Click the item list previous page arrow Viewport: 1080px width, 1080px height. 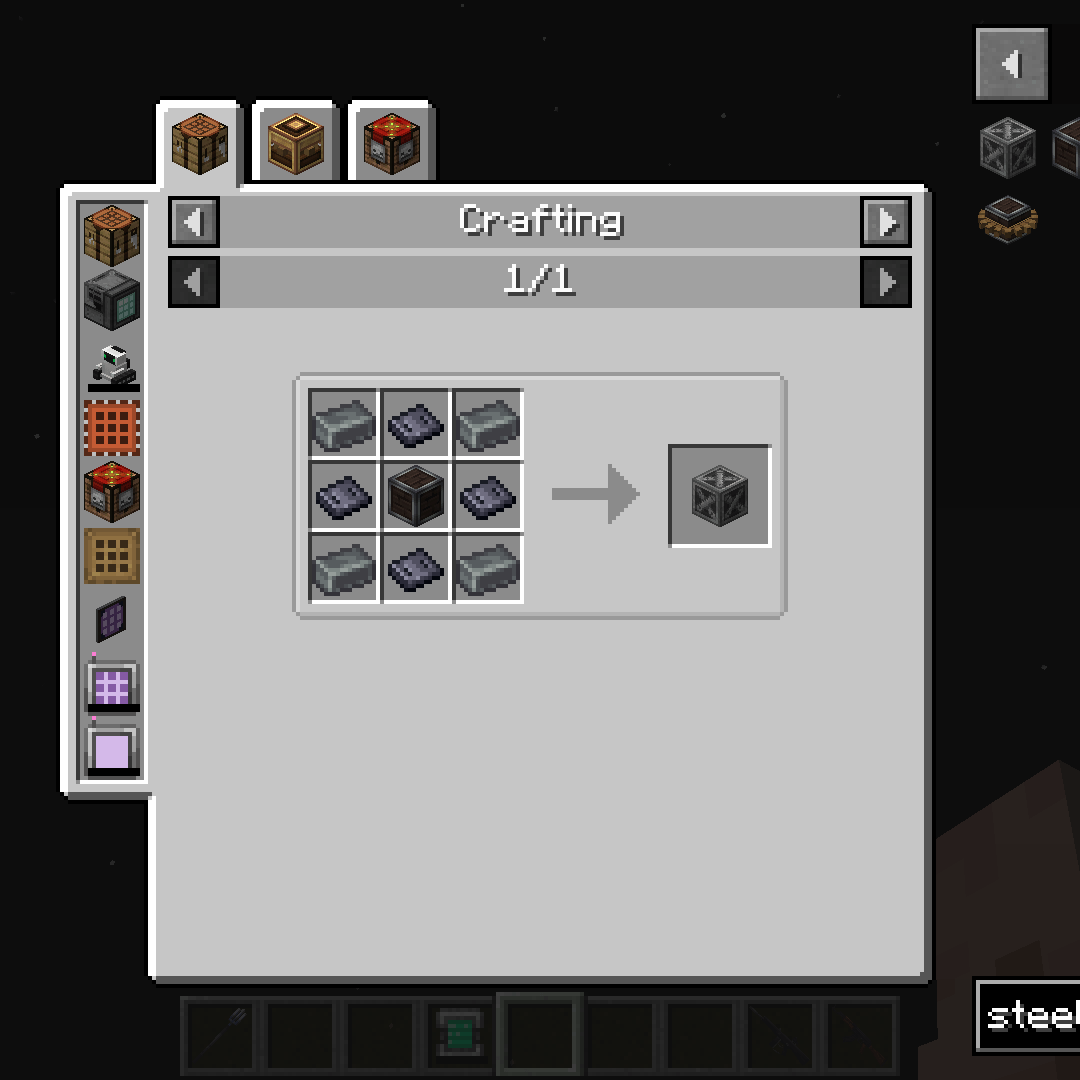pyautogui.click(x=1011, y=65)
